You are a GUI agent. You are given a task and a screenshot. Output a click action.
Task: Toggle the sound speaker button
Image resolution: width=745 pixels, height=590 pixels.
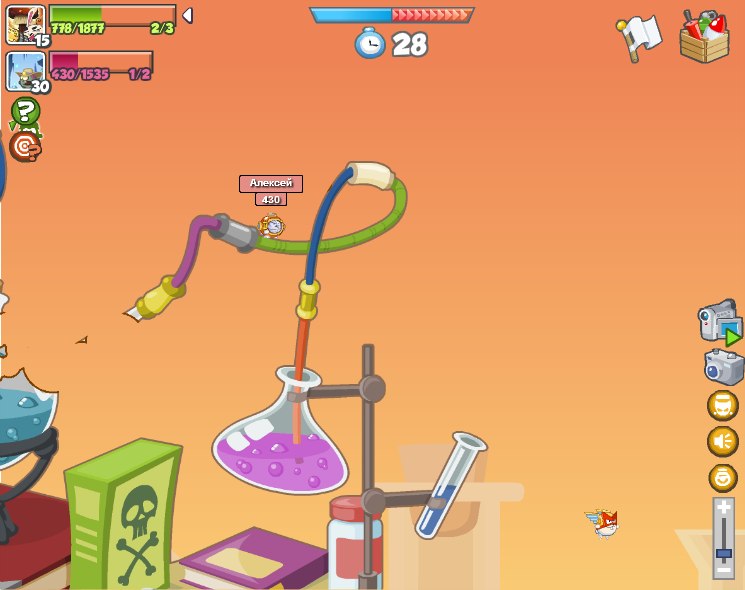click(x=722, y=441)
